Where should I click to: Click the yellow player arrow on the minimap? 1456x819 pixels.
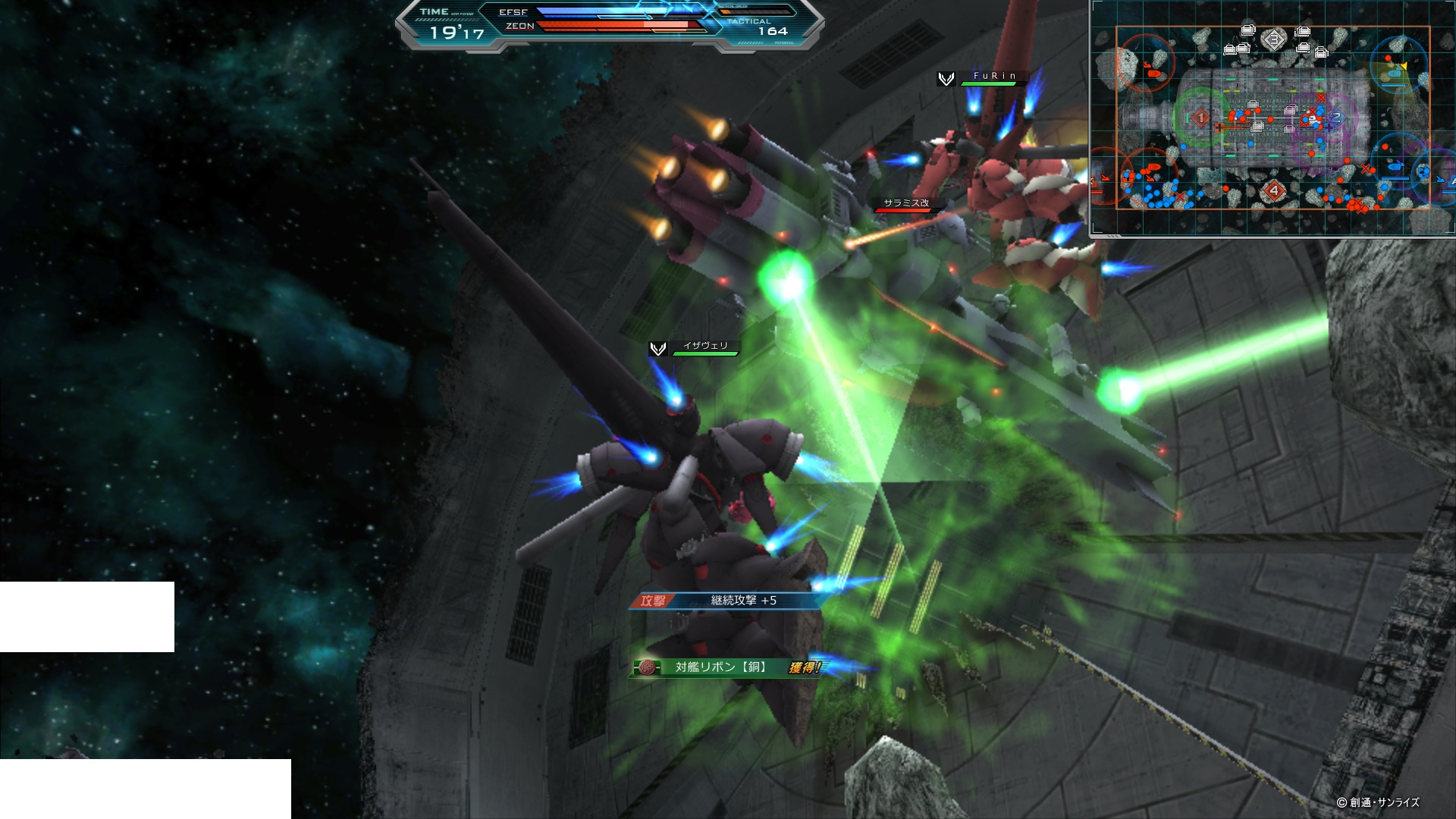coord(1404,67)
